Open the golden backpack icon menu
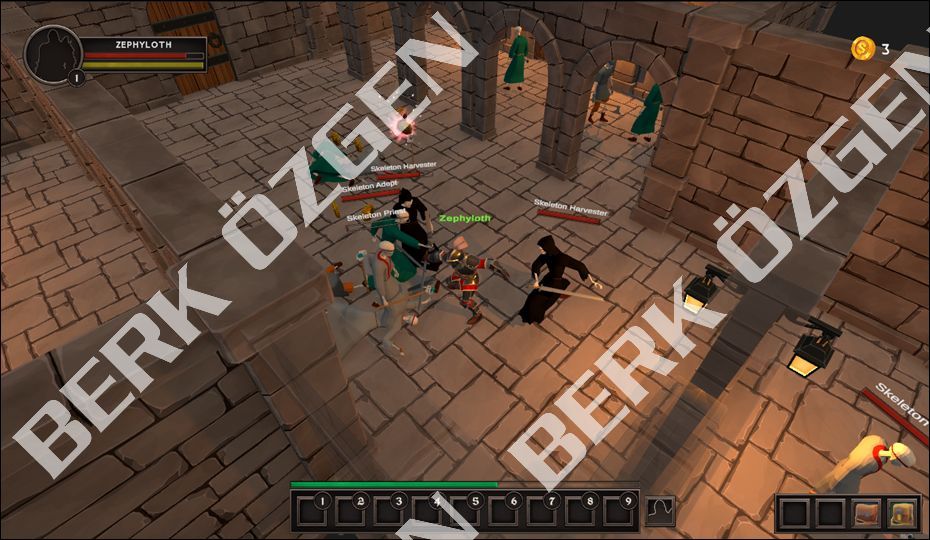This screenshot has height=540, width=930. coord(902,513)
